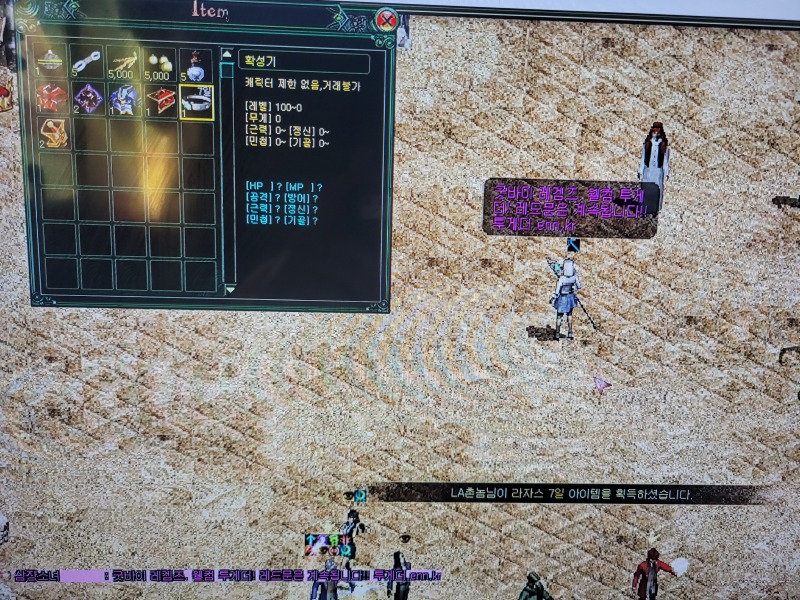Click the inventory scroll down arrow
This screenshot has width=800, height=600.
(x=228, y=288)
